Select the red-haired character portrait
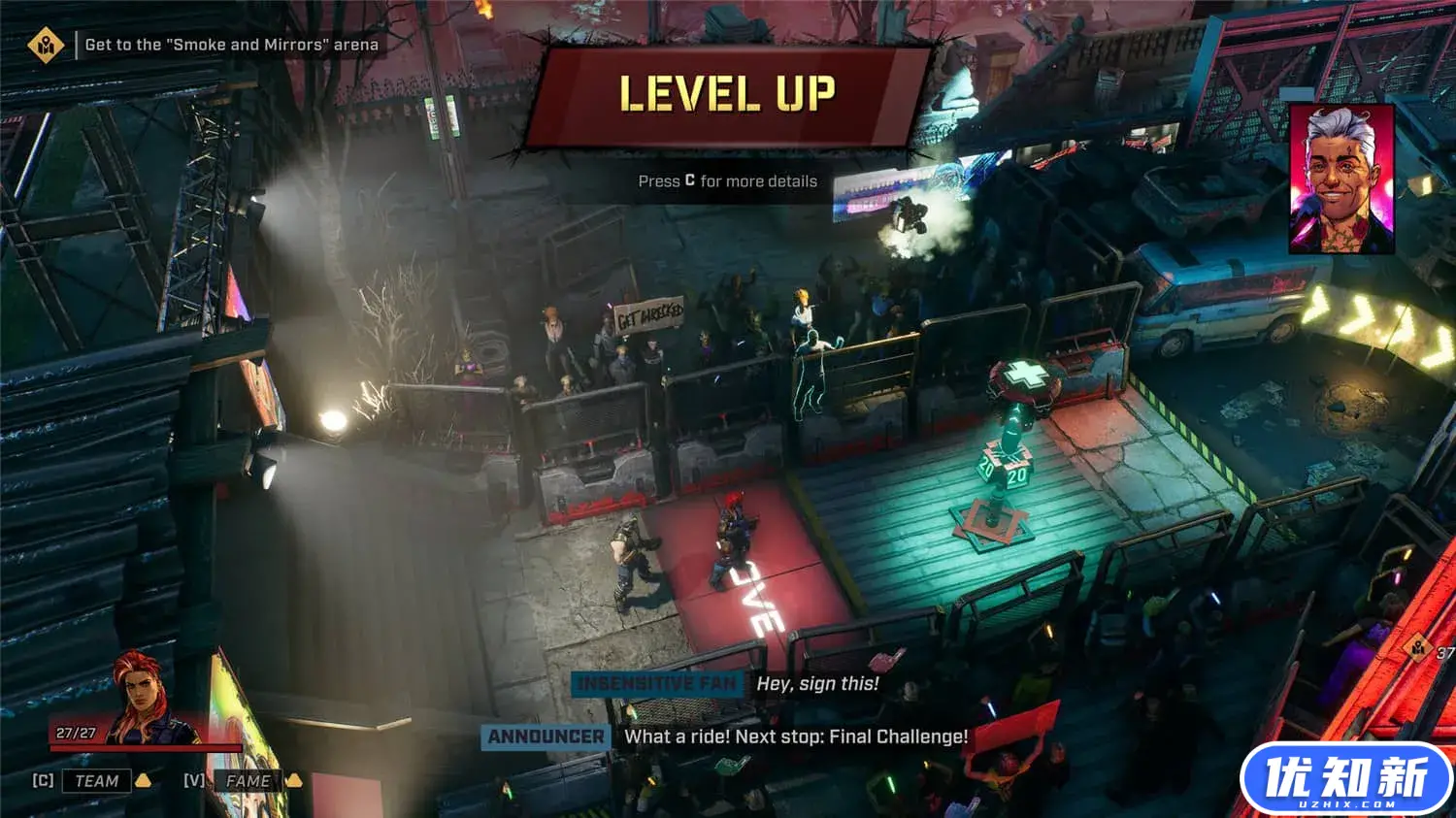The image size is (1456, 818). pos(143,695)
